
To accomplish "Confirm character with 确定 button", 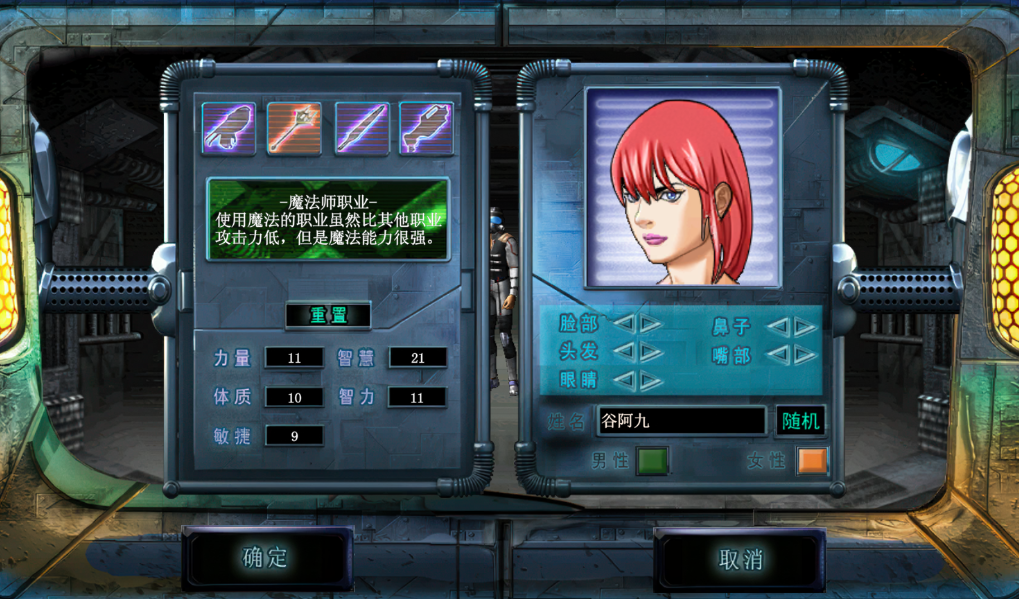I will point(266,558).
